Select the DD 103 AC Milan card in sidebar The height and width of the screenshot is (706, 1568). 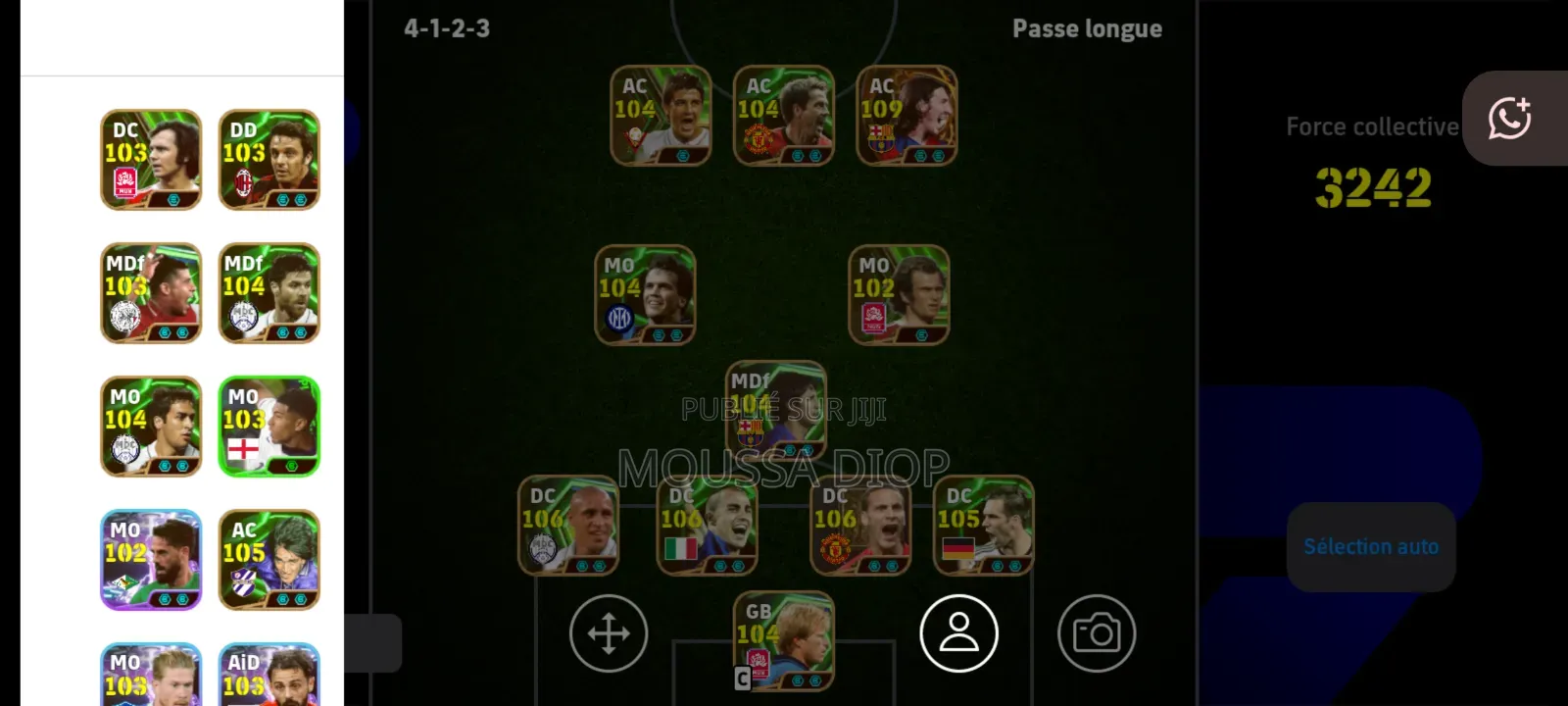click(x=269, y=160)
